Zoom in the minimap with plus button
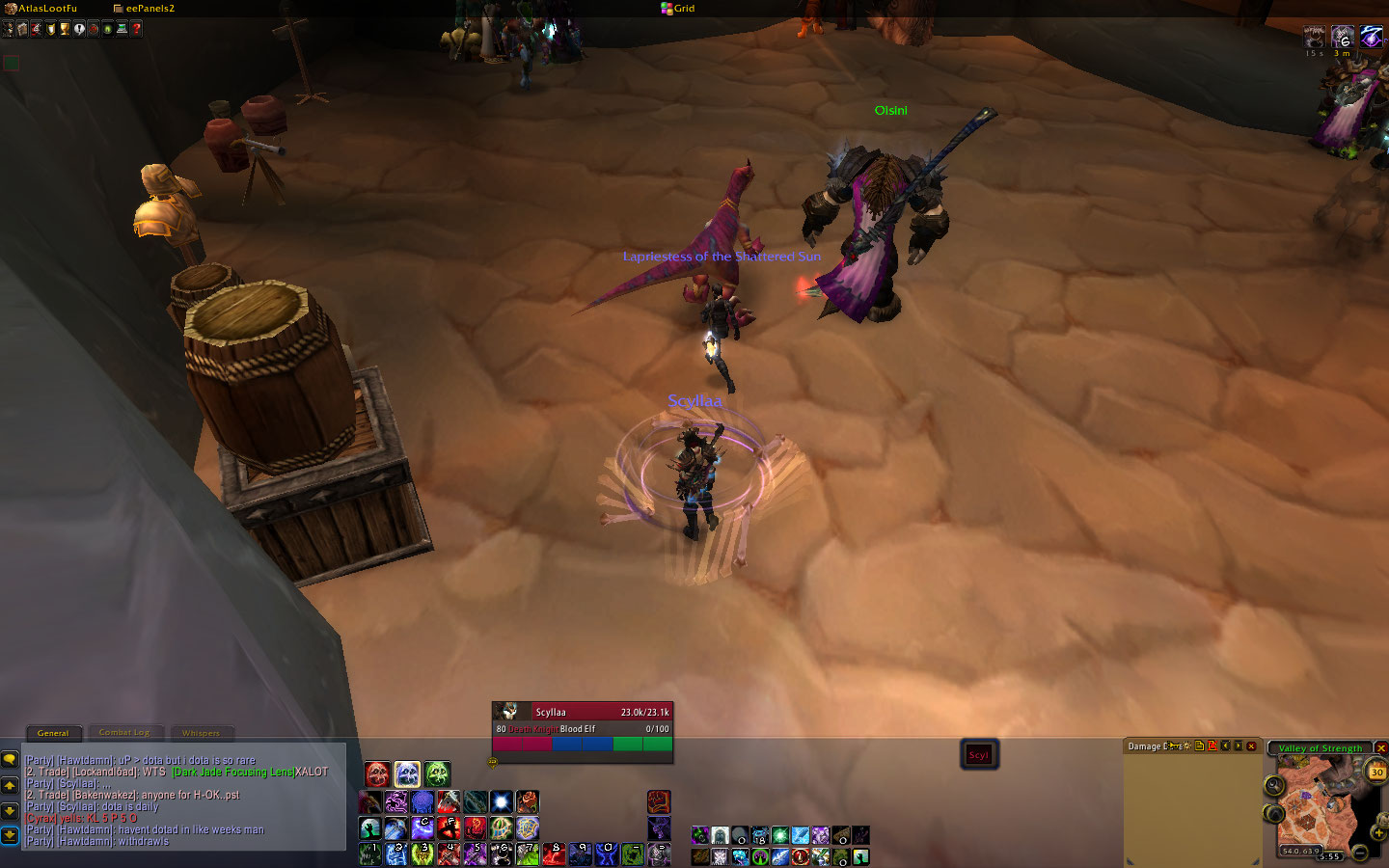1389x868 pixels. click(x=1378, y=833)
